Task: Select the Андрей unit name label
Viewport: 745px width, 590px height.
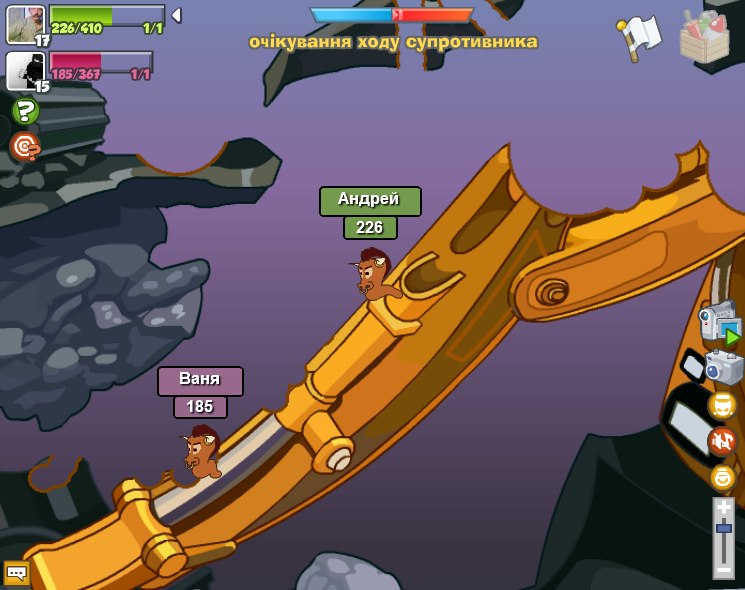Action: click(x=370, y=200)
